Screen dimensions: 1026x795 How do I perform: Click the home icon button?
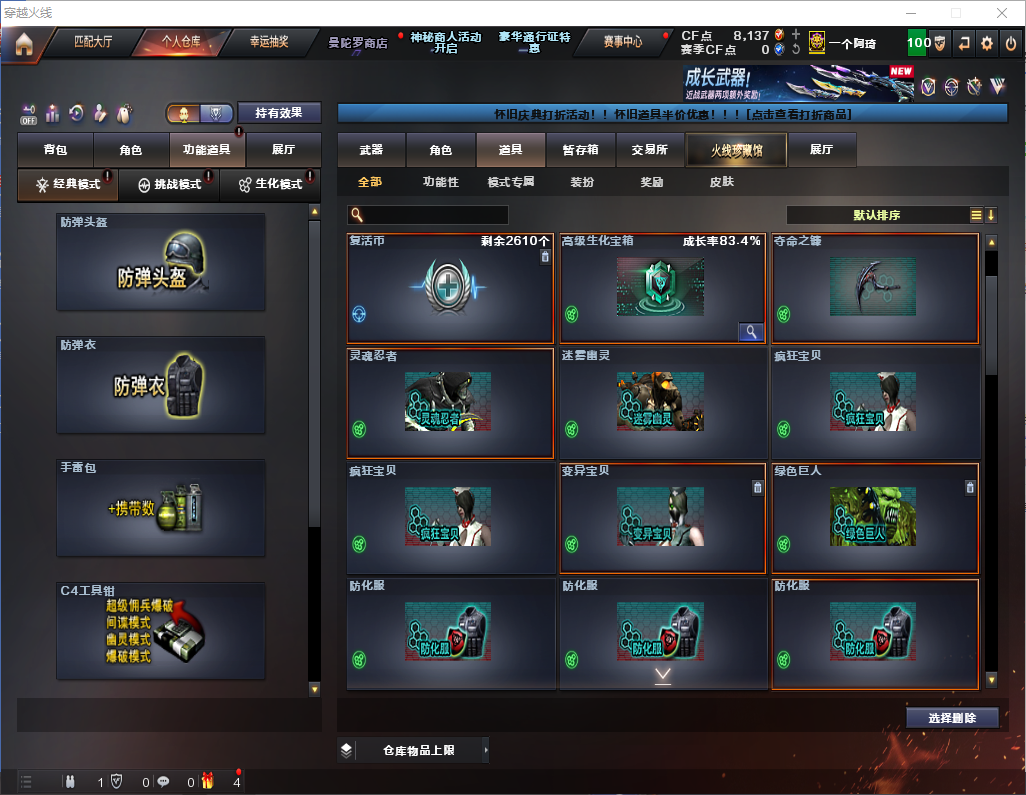[x=23, y=44]
